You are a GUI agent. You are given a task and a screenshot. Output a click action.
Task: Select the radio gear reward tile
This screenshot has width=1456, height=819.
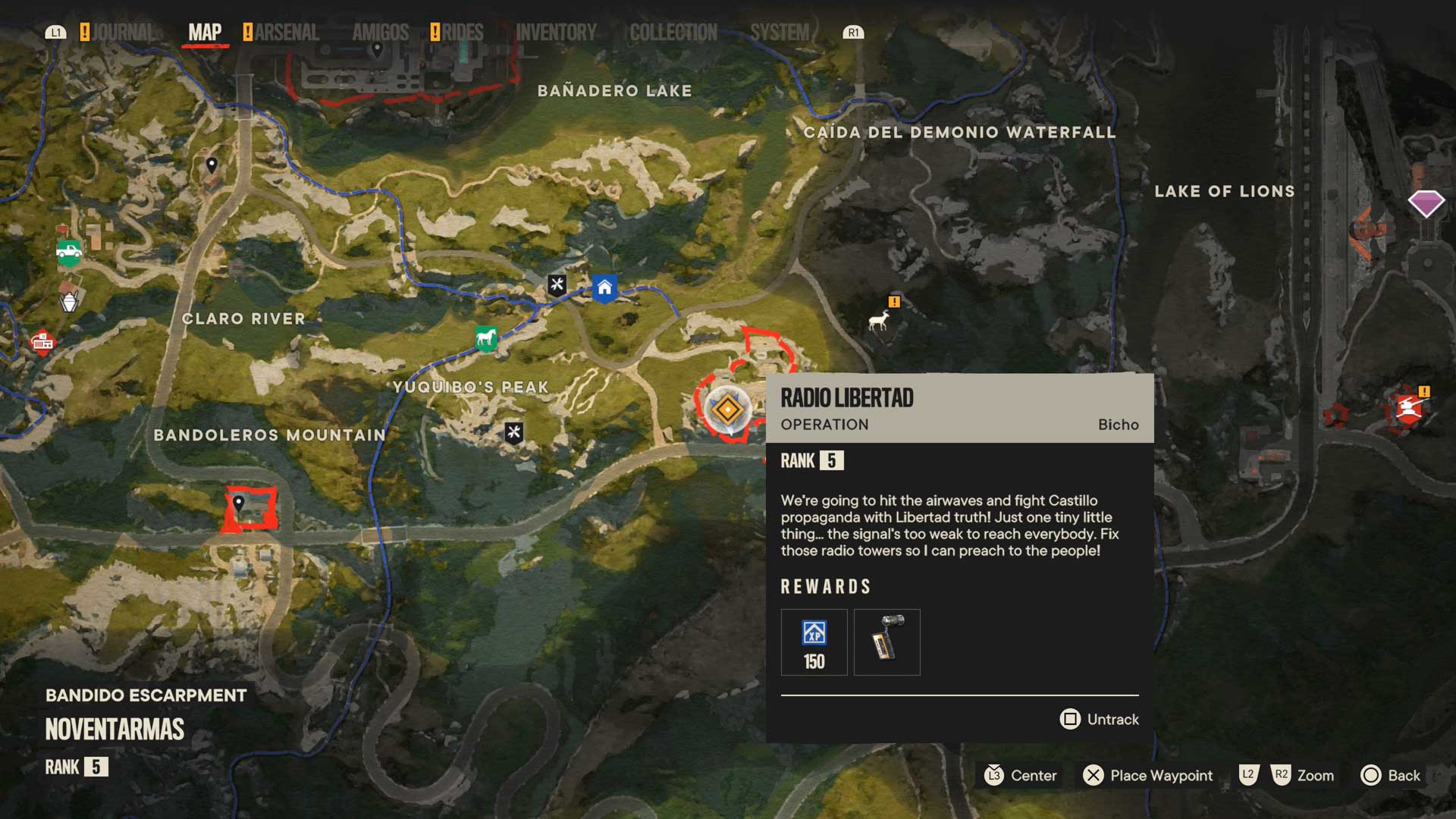[886, 642]
